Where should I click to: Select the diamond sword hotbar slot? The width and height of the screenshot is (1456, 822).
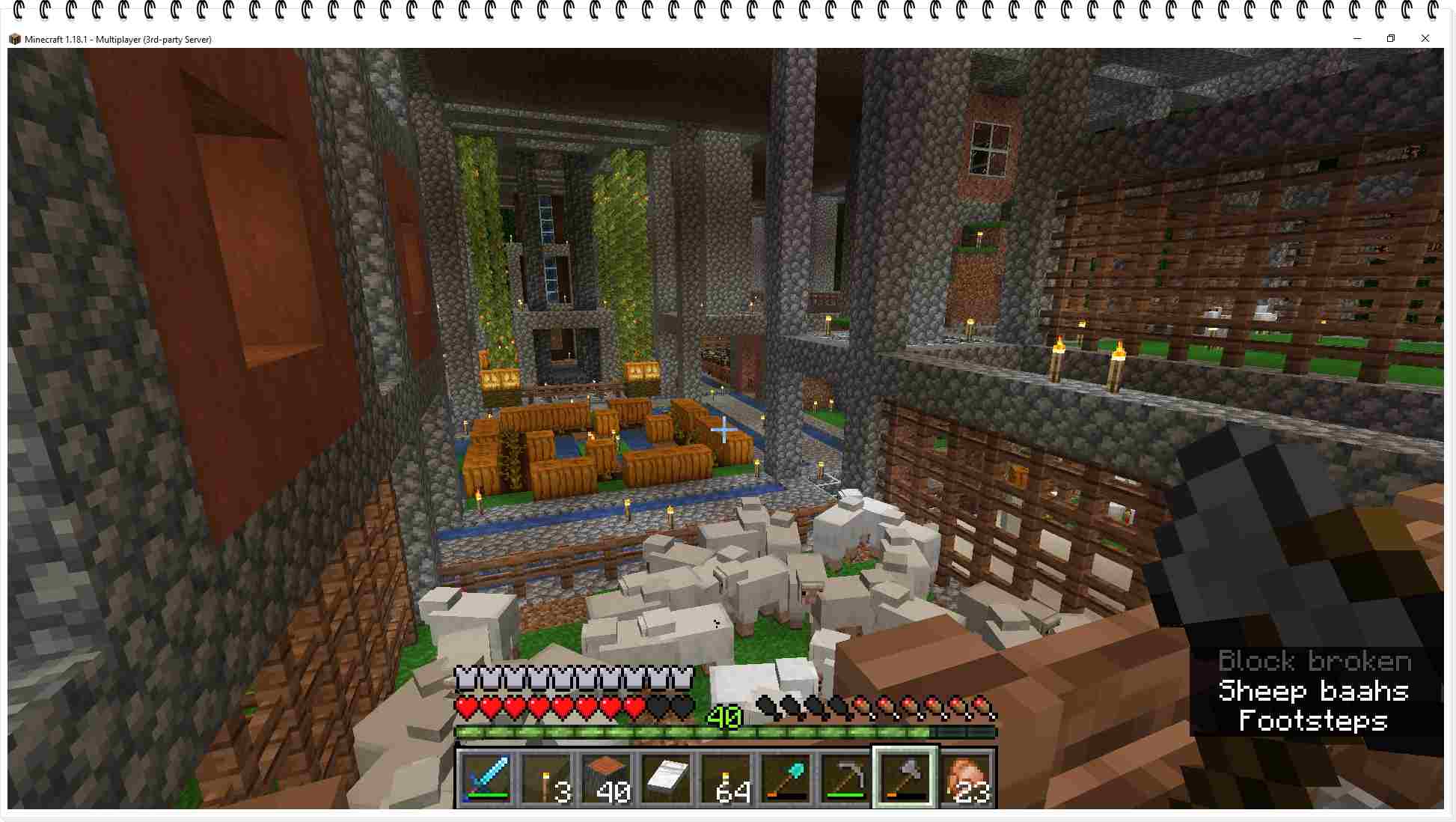pos(486,778)
